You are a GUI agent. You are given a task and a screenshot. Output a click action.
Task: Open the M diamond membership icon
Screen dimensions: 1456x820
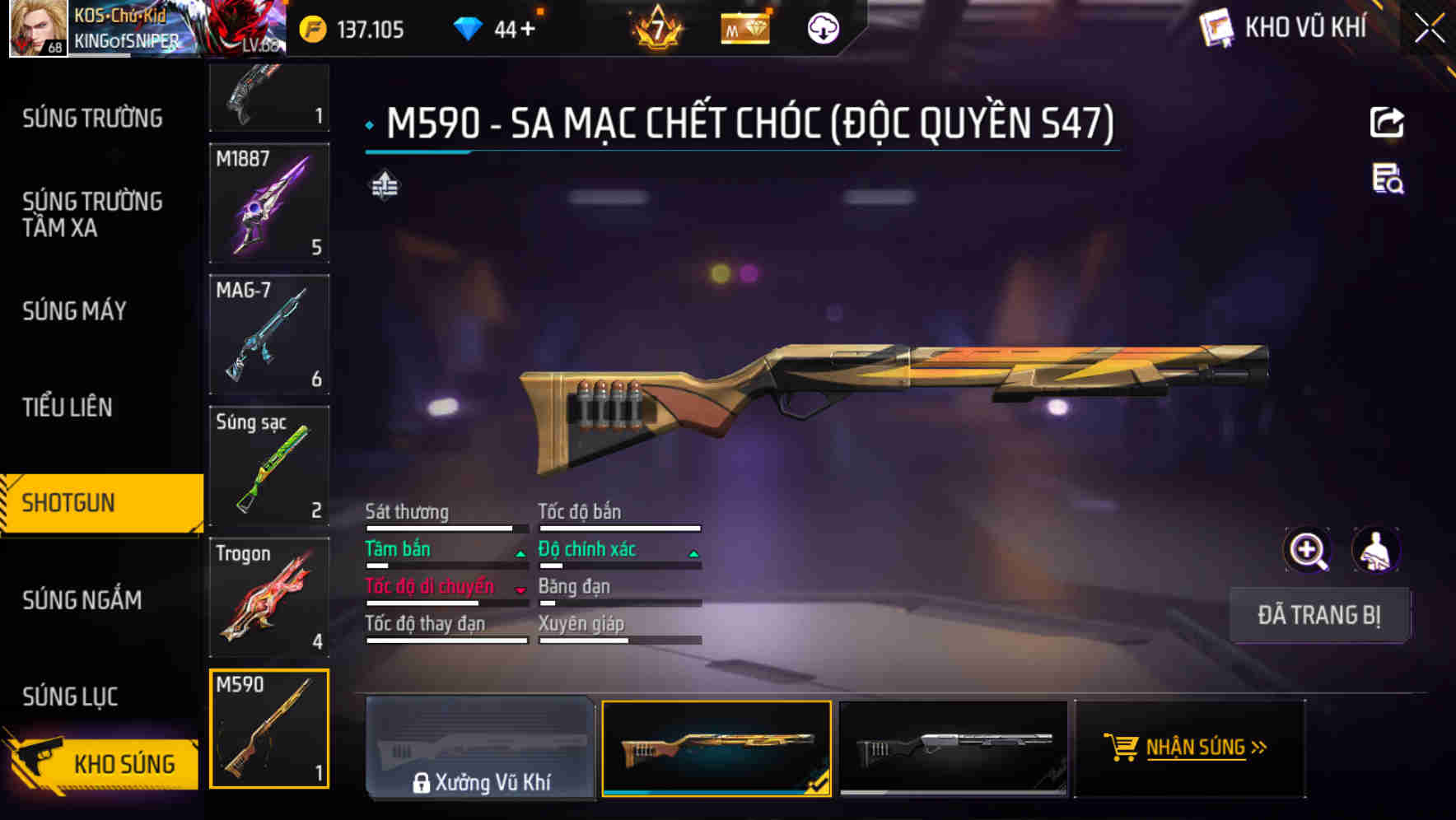[744, 27]
